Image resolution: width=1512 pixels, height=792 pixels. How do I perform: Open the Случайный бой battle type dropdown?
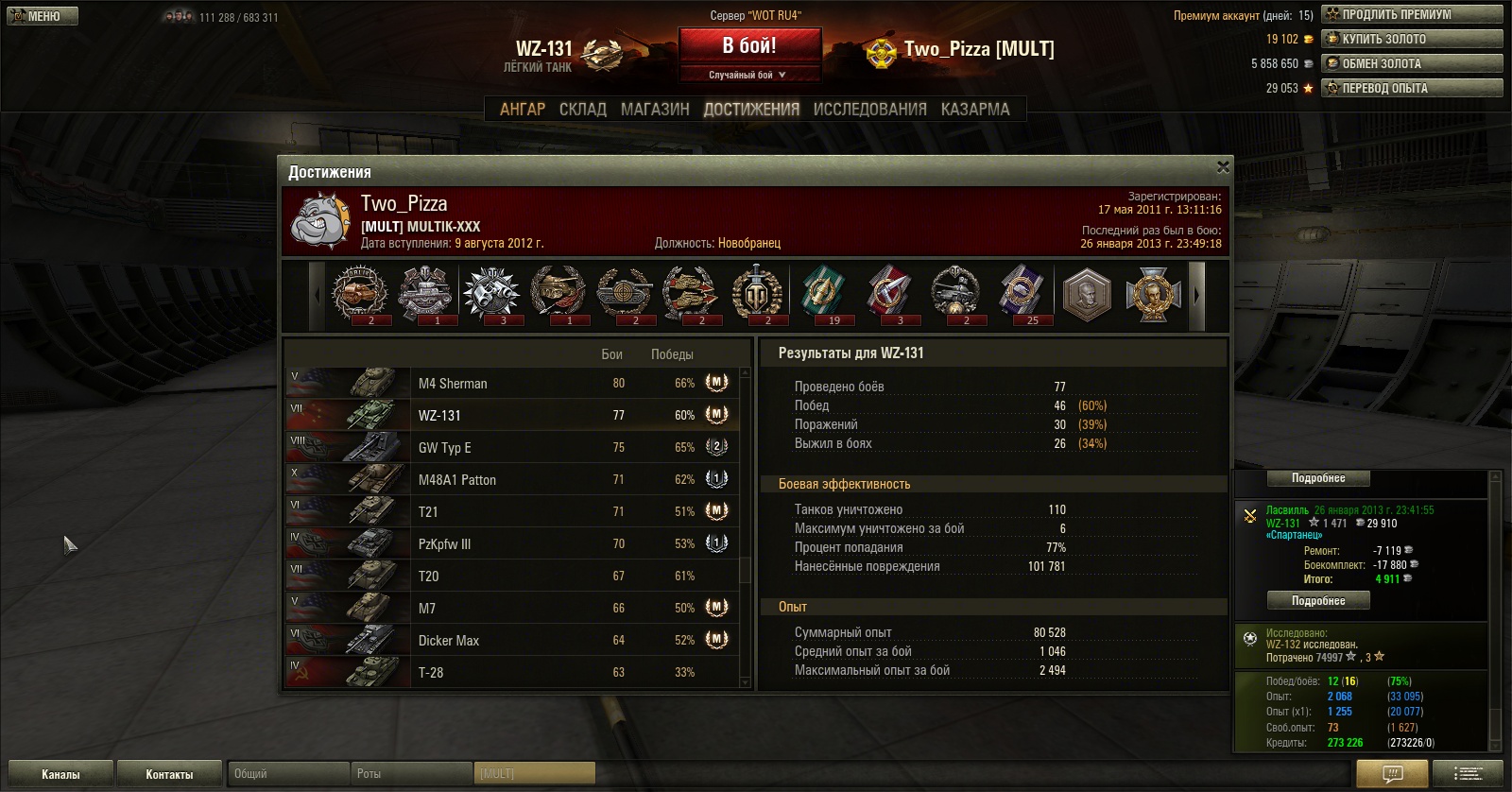click(748, 75)
